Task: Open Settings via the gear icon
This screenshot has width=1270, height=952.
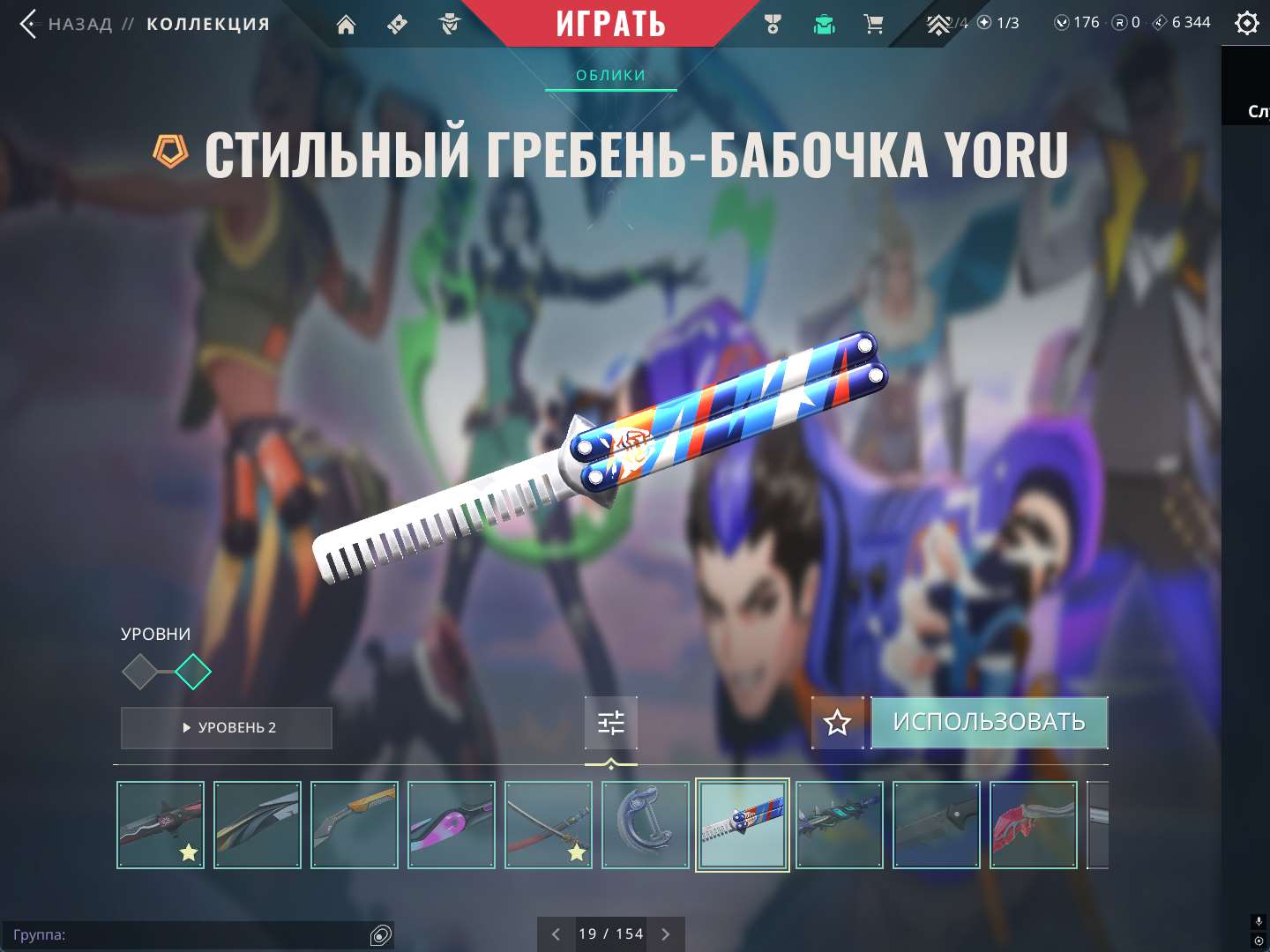Action: pos(1247,22)
